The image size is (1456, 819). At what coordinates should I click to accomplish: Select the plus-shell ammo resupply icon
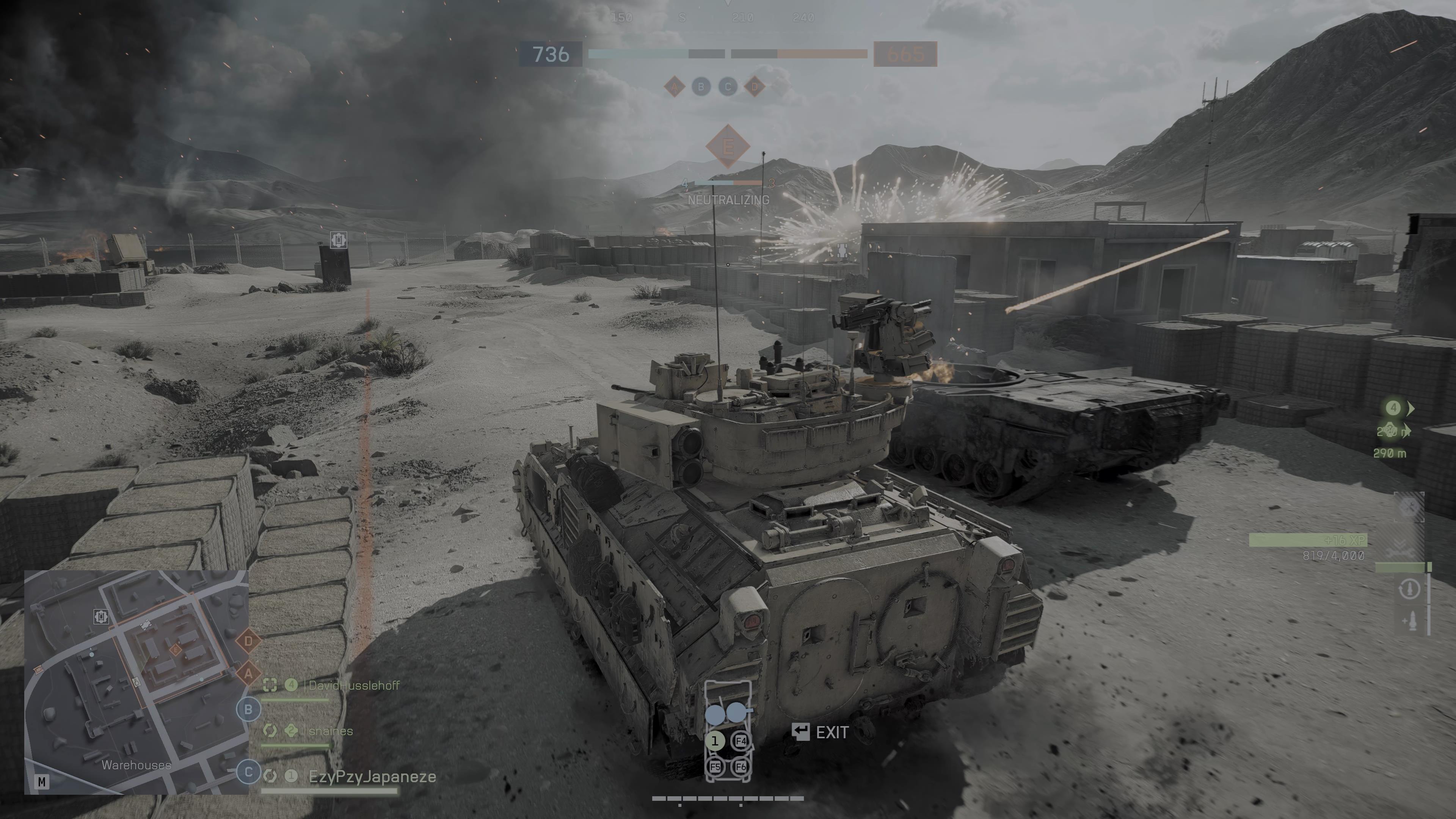point(1410,621)
